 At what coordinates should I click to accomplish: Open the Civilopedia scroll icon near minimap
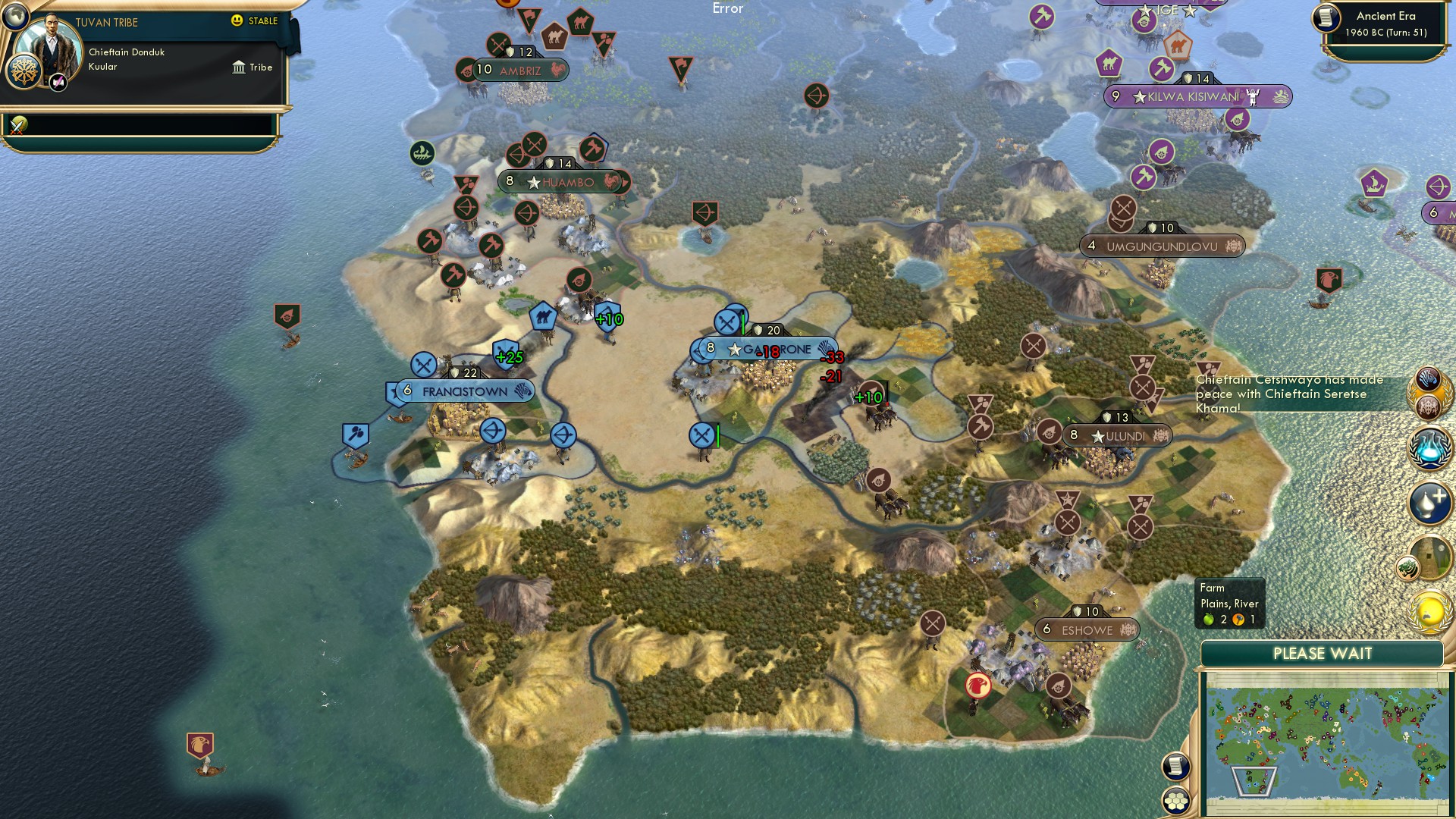(1176, 767)
